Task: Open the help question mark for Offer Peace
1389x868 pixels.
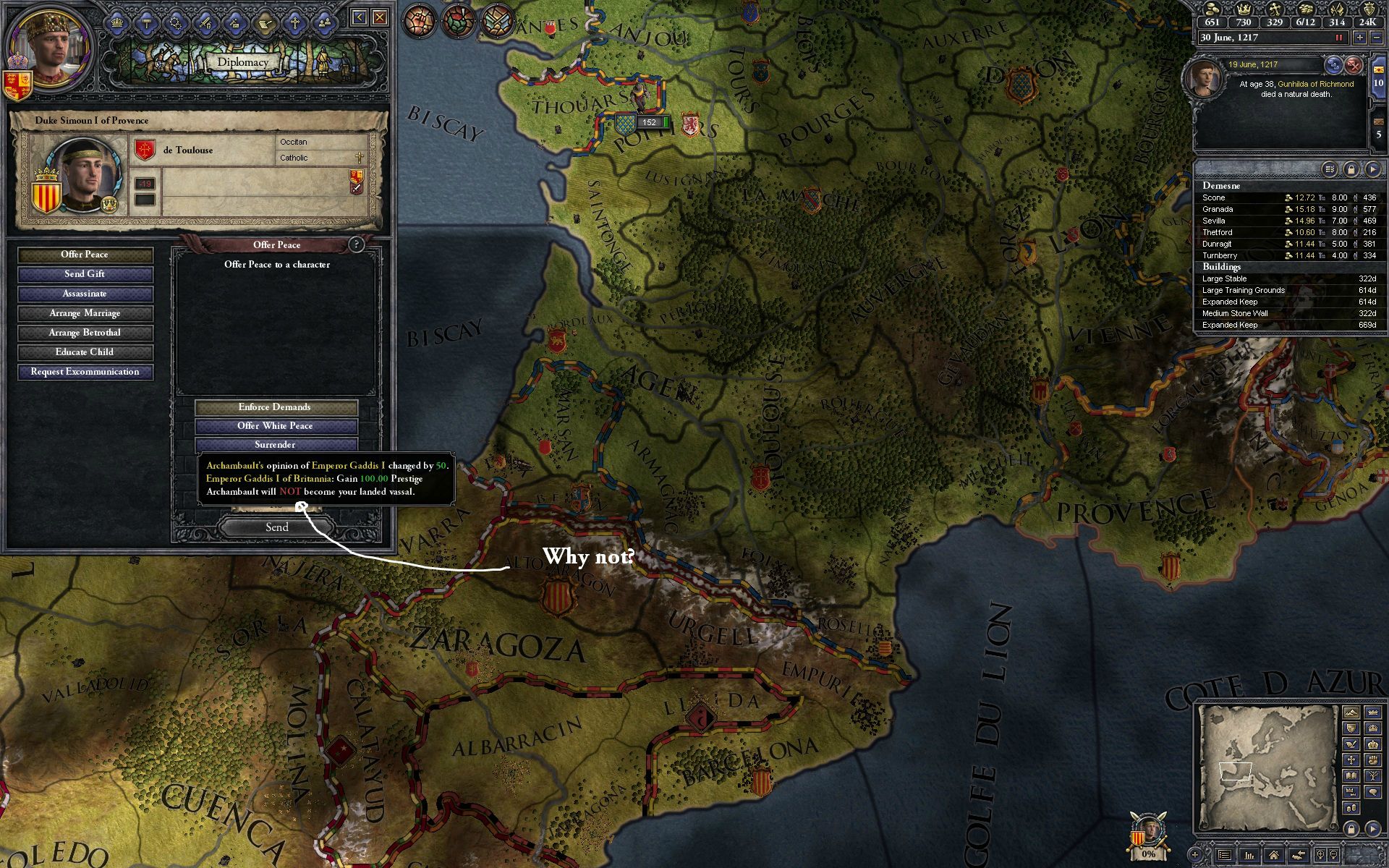Action: tap(356, 244)
